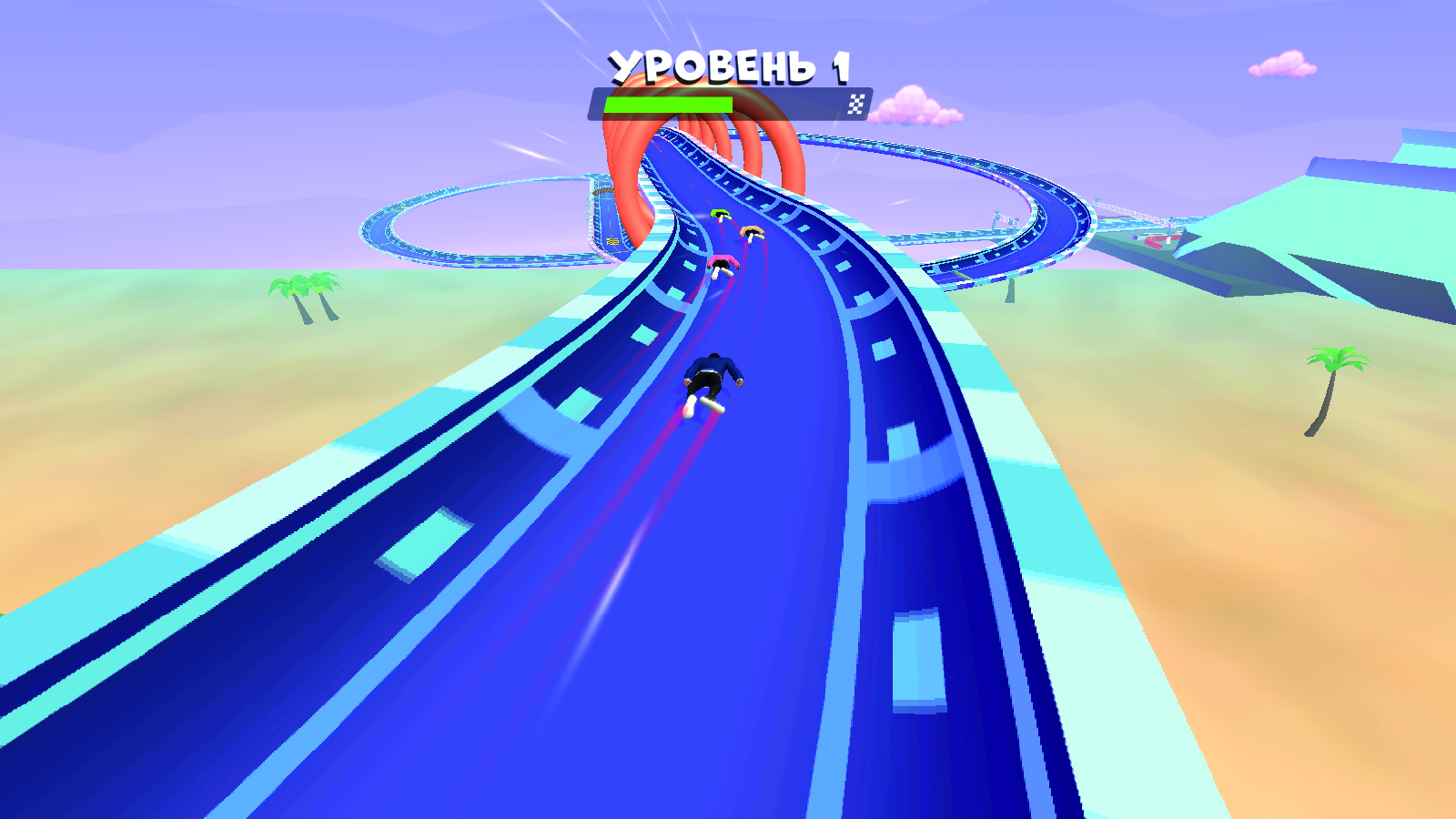Click the pink-helmet rival racer
This screenshot has height=819, width=1456.
point(722,264)
